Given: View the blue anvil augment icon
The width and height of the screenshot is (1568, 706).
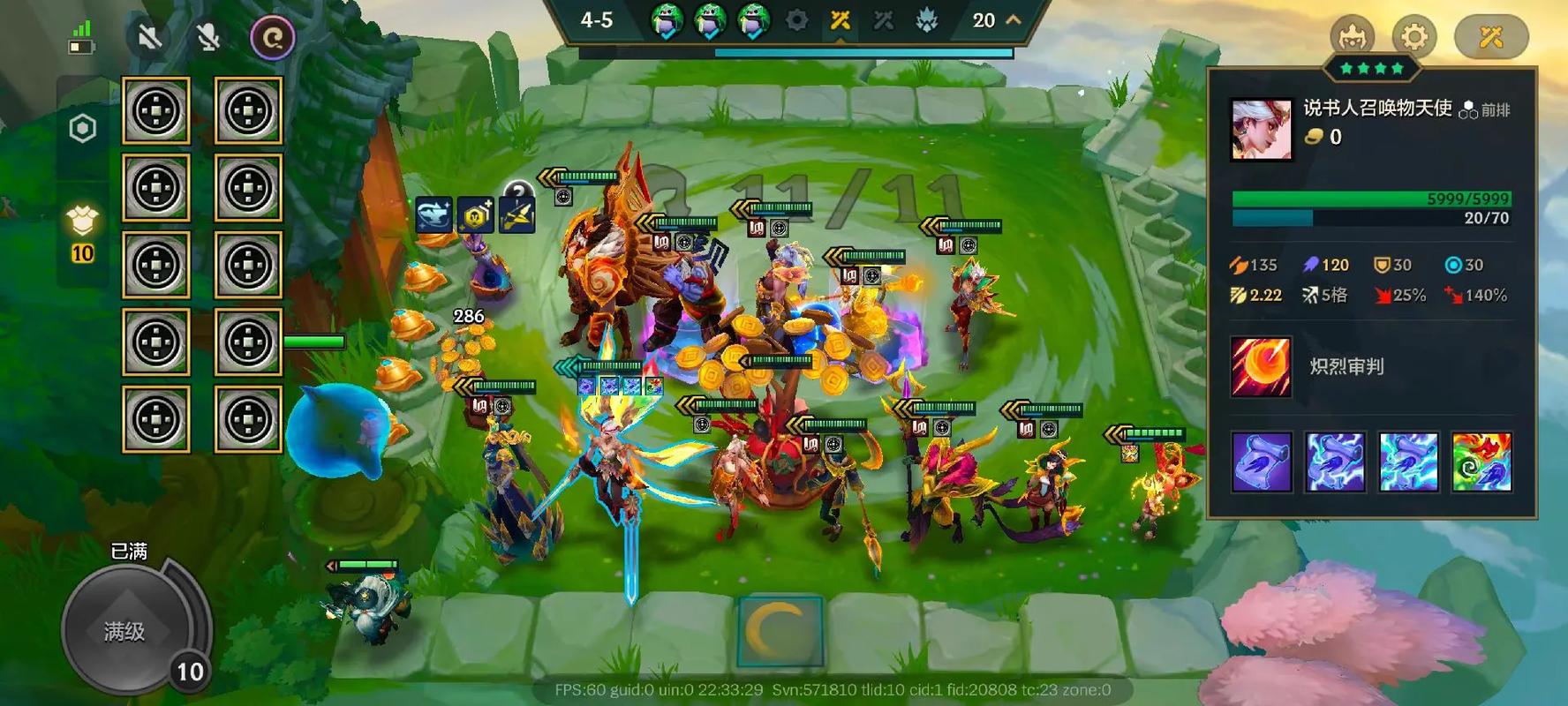Looking at the screenshot, I should tap(433, 215).
